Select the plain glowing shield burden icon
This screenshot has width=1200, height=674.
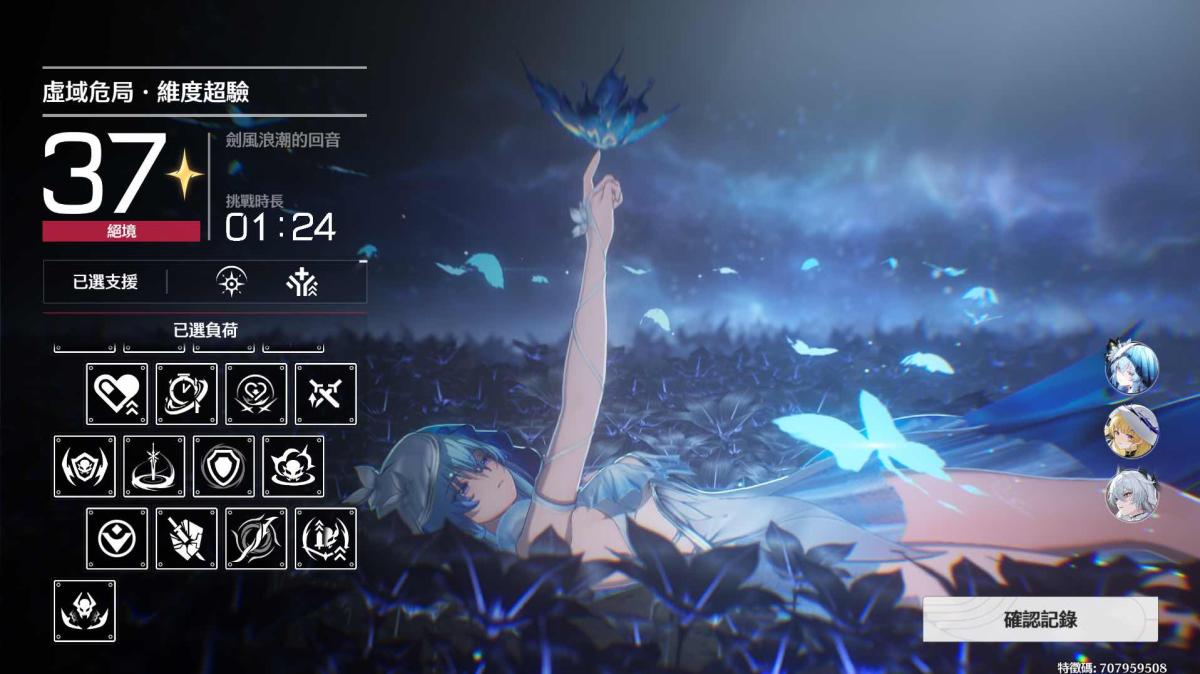pos(224,466)
